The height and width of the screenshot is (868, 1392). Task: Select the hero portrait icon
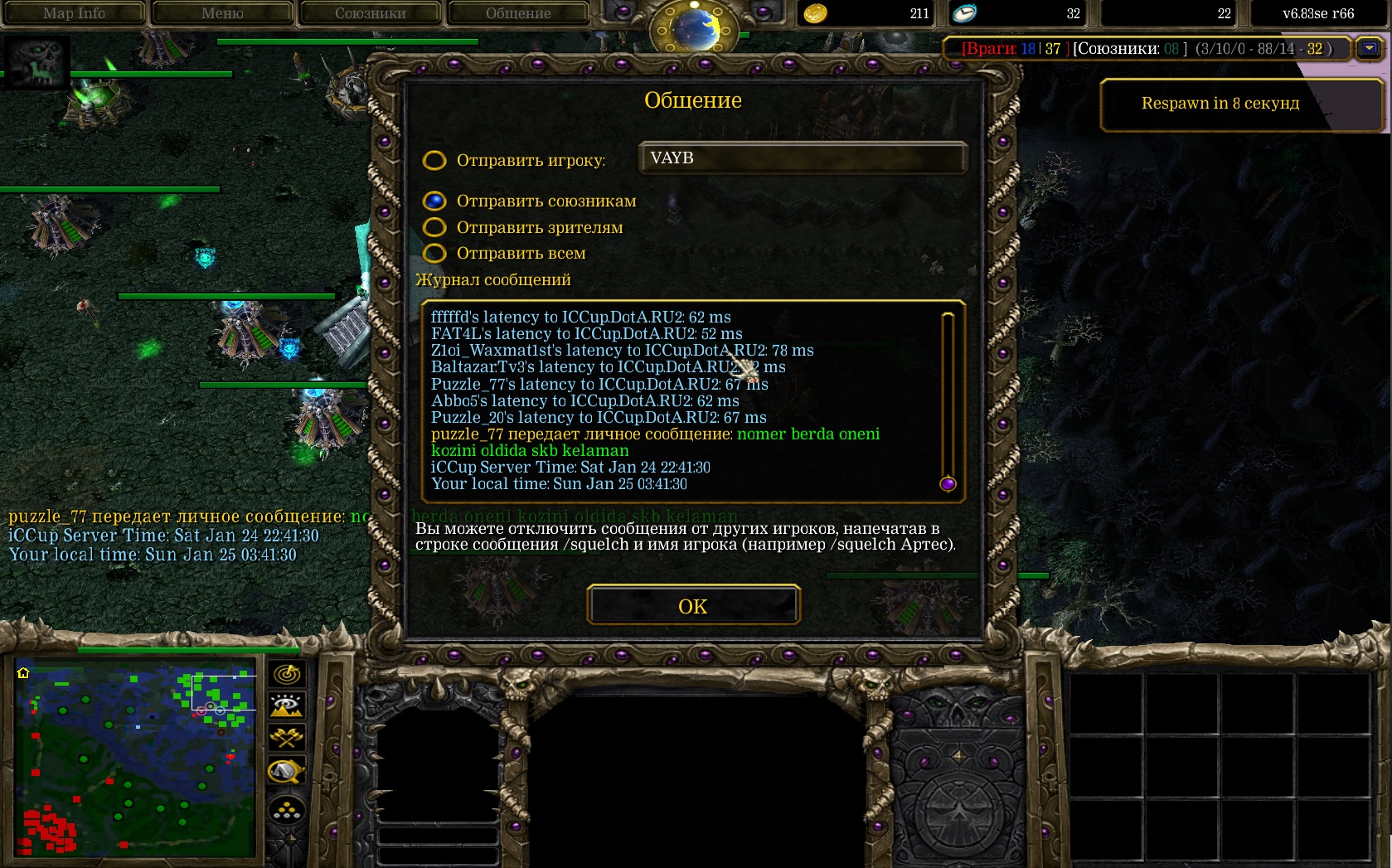pyautogui.click(x=36, y=62)
